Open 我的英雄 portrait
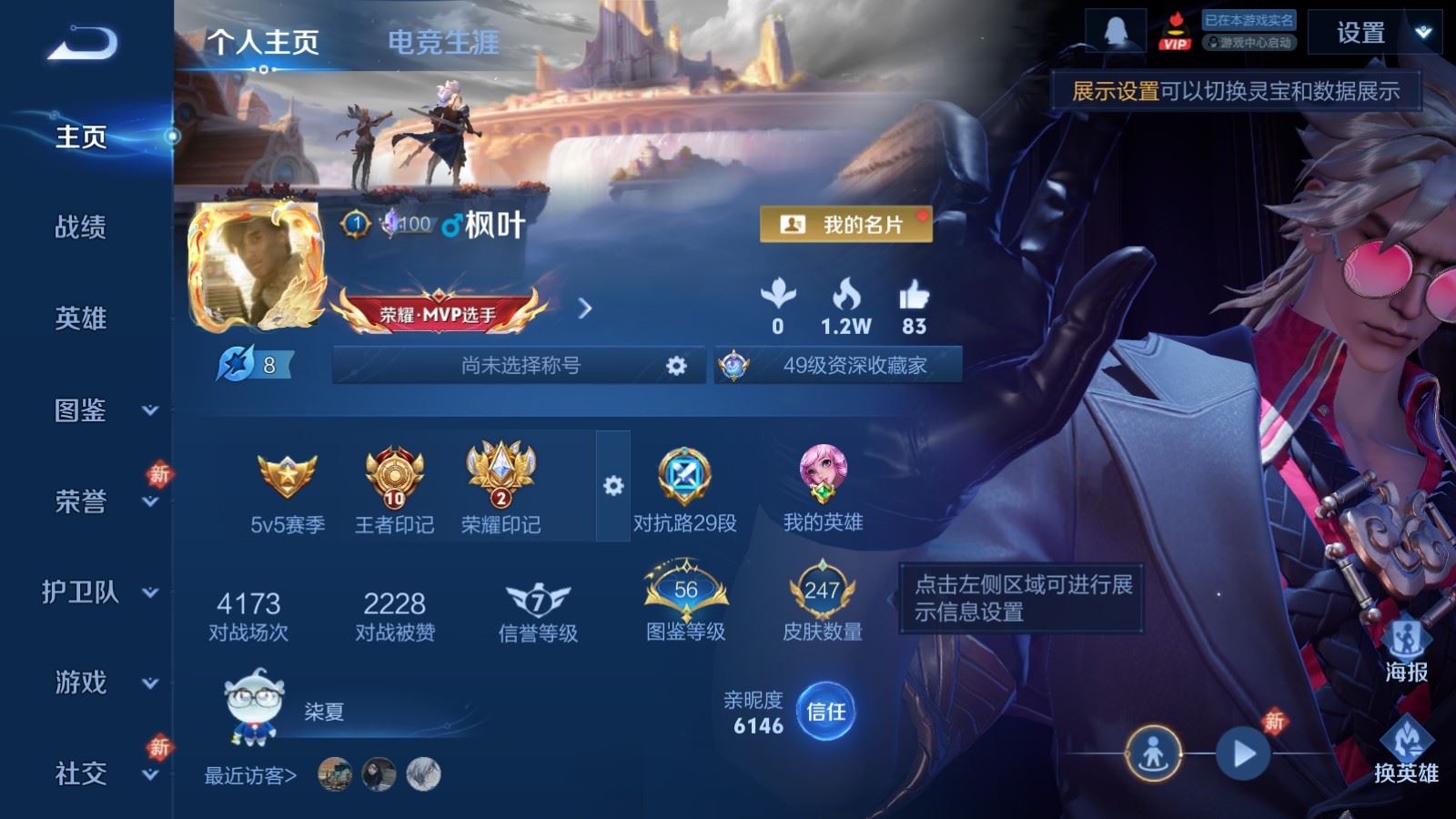 tap(823, 488)
